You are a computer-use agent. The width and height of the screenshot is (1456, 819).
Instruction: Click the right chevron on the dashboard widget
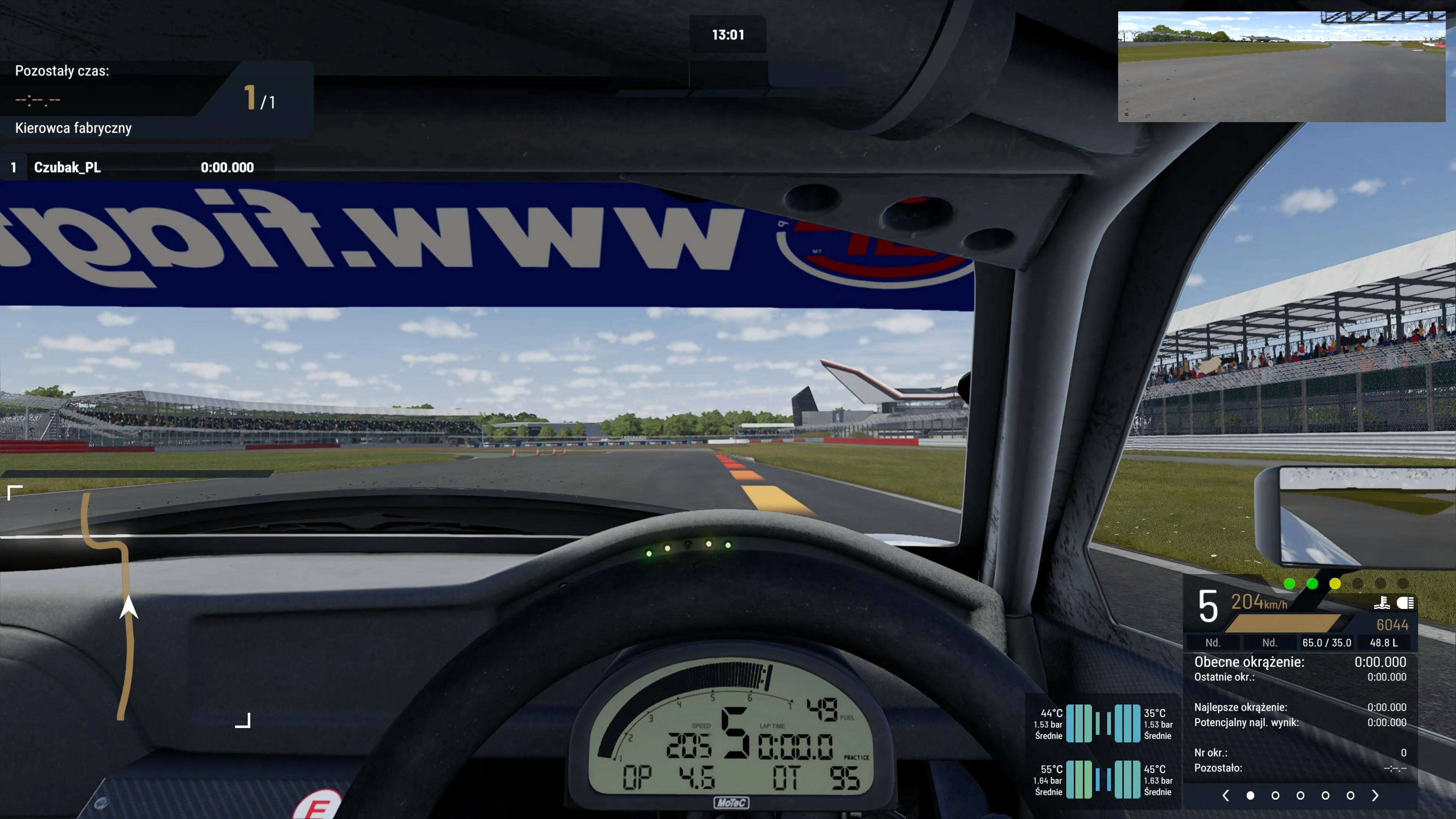click(x=1376, y=795)
